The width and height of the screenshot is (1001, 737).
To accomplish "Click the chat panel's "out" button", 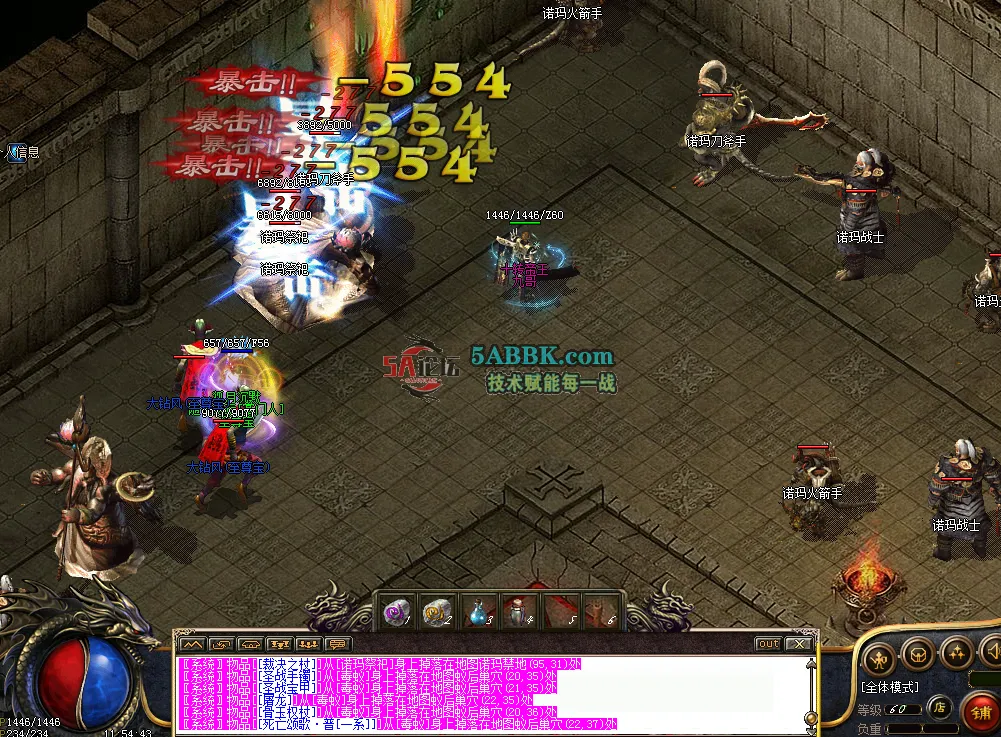I will click(768, 644).
